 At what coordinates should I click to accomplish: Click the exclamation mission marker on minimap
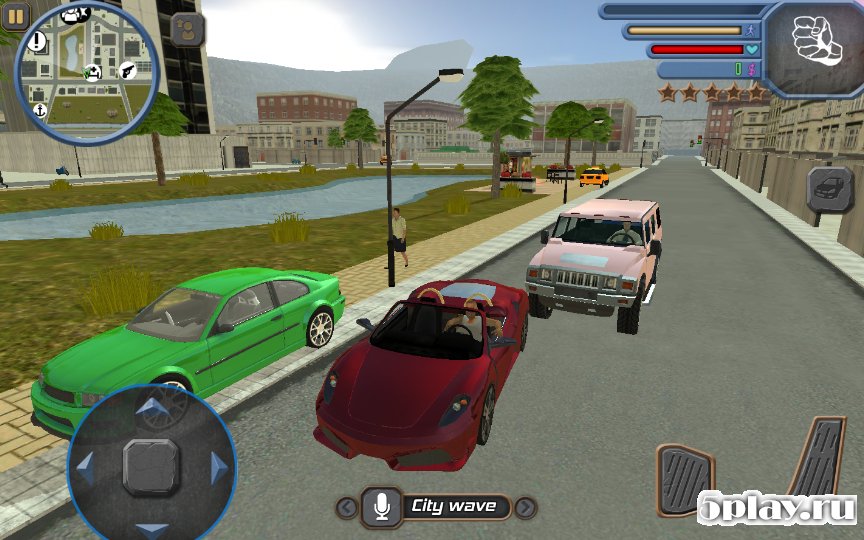[x=38, y=41]
